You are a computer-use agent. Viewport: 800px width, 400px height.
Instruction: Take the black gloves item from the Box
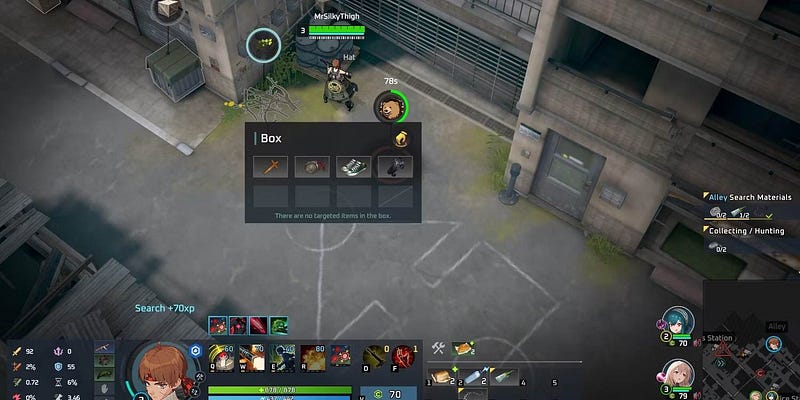pyautogui.click(x=394, y=167)
